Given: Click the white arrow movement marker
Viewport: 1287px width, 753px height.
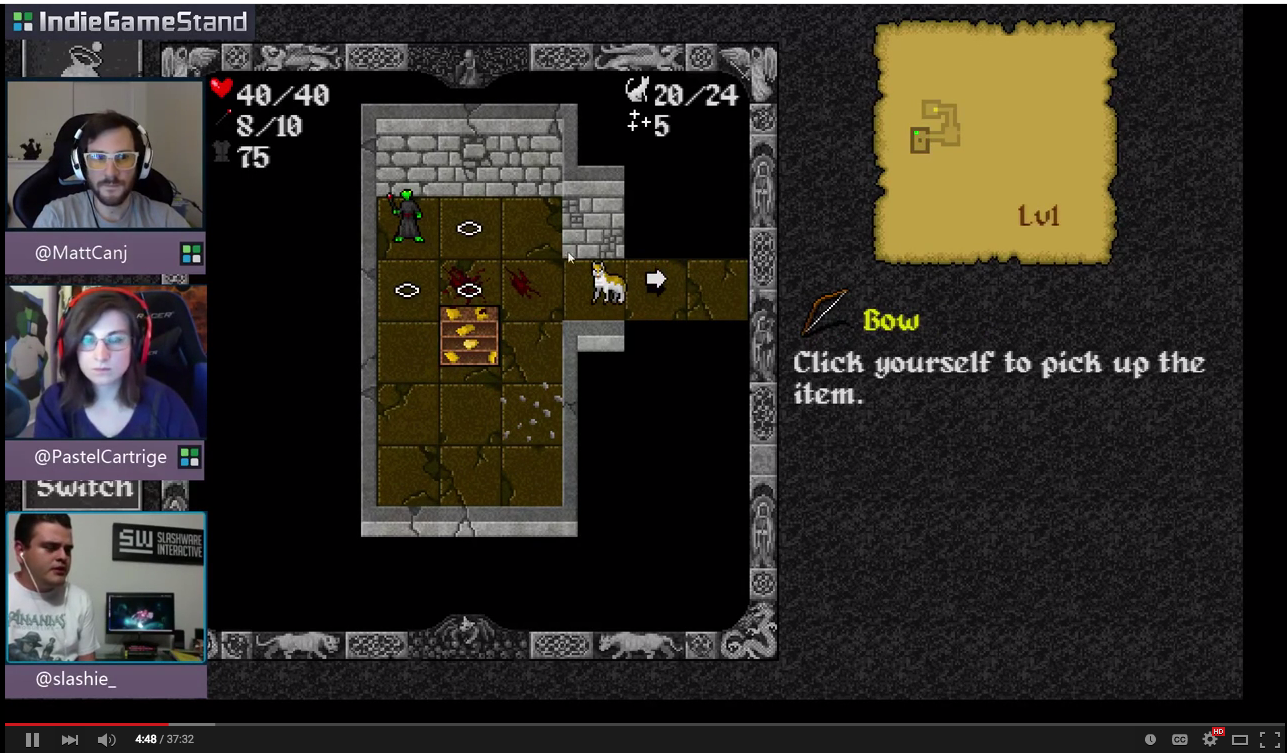Looking at the screenshot, I should pyautogui.click(x=656, y=280).
